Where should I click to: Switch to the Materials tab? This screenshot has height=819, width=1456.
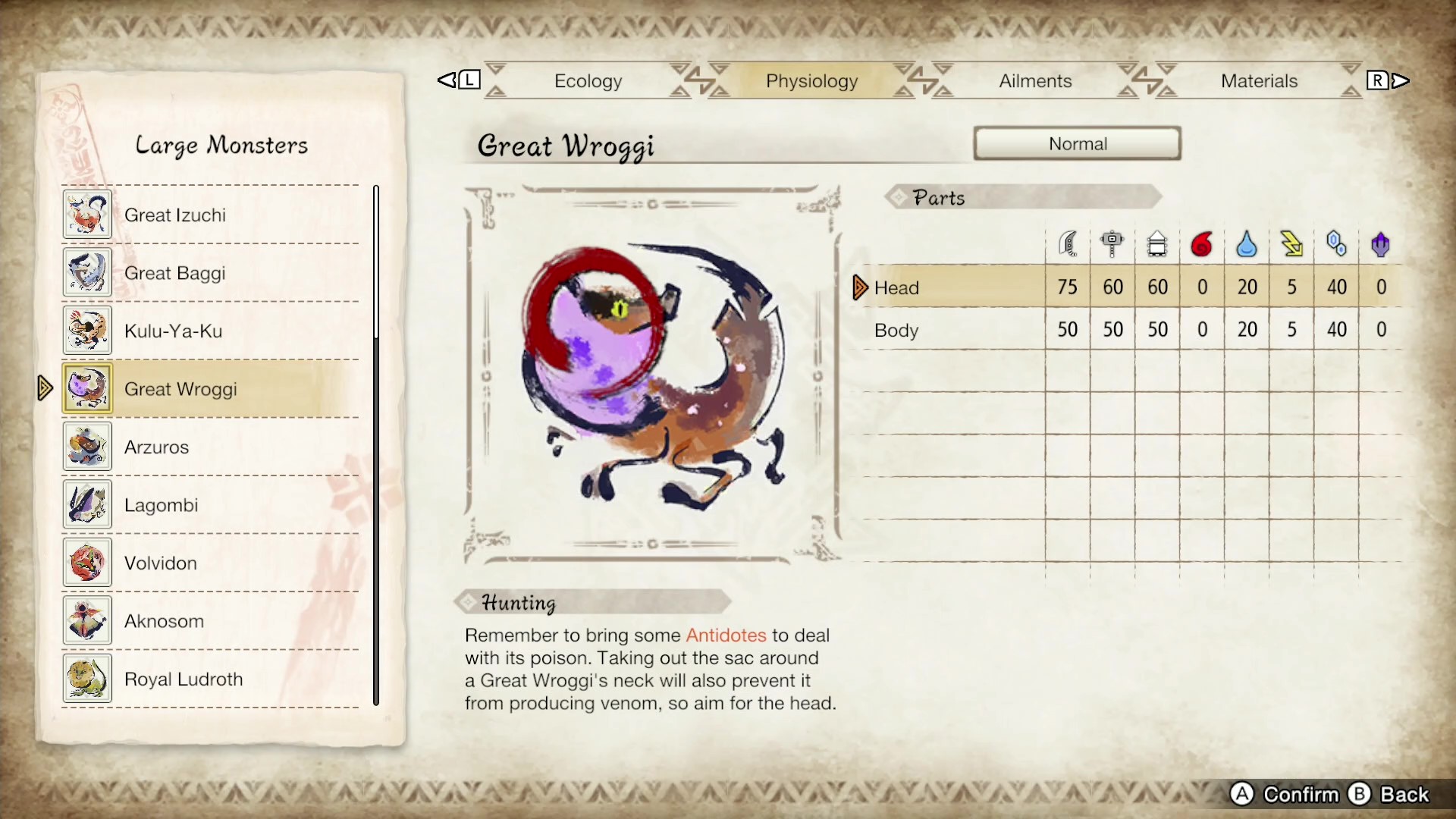pos(1259,80)
